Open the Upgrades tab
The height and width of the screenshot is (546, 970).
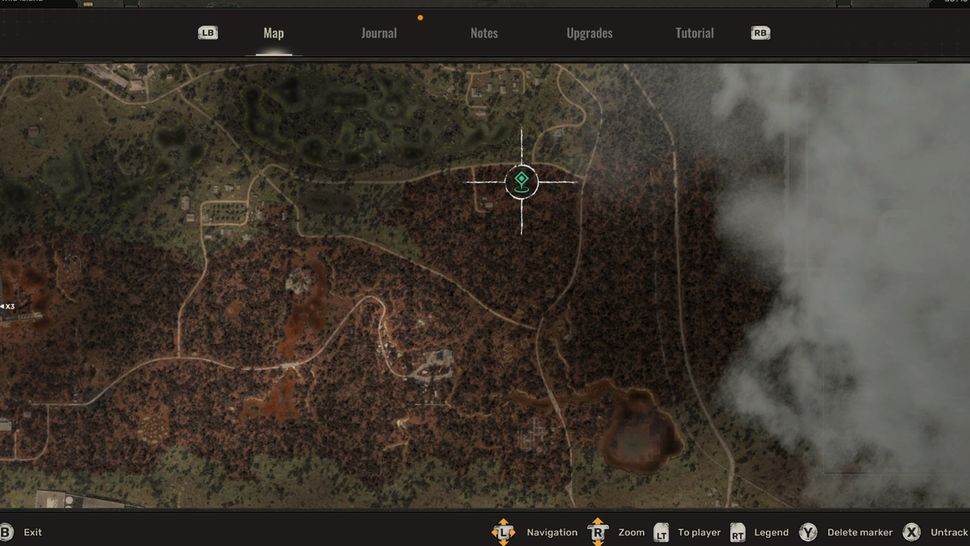589,33
